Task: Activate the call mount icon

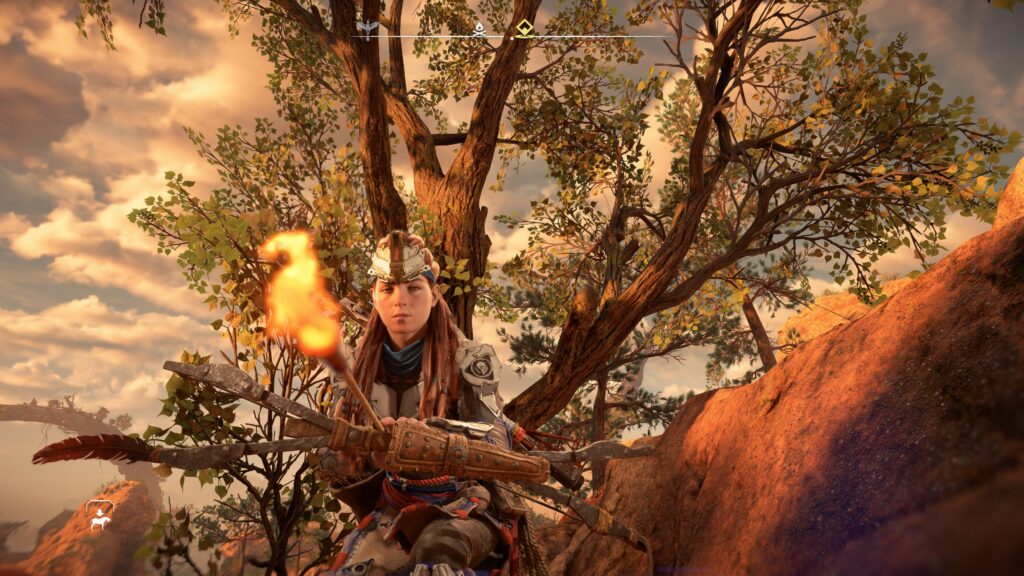Action: point(100,514)
